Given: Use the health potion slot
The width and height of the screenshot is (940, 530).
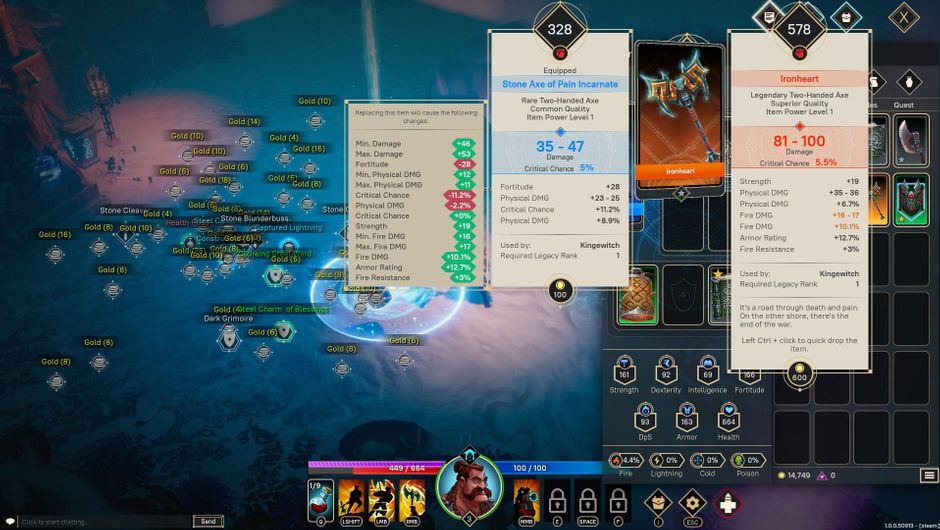Looking at the screenshot, I should click(320, 496).
